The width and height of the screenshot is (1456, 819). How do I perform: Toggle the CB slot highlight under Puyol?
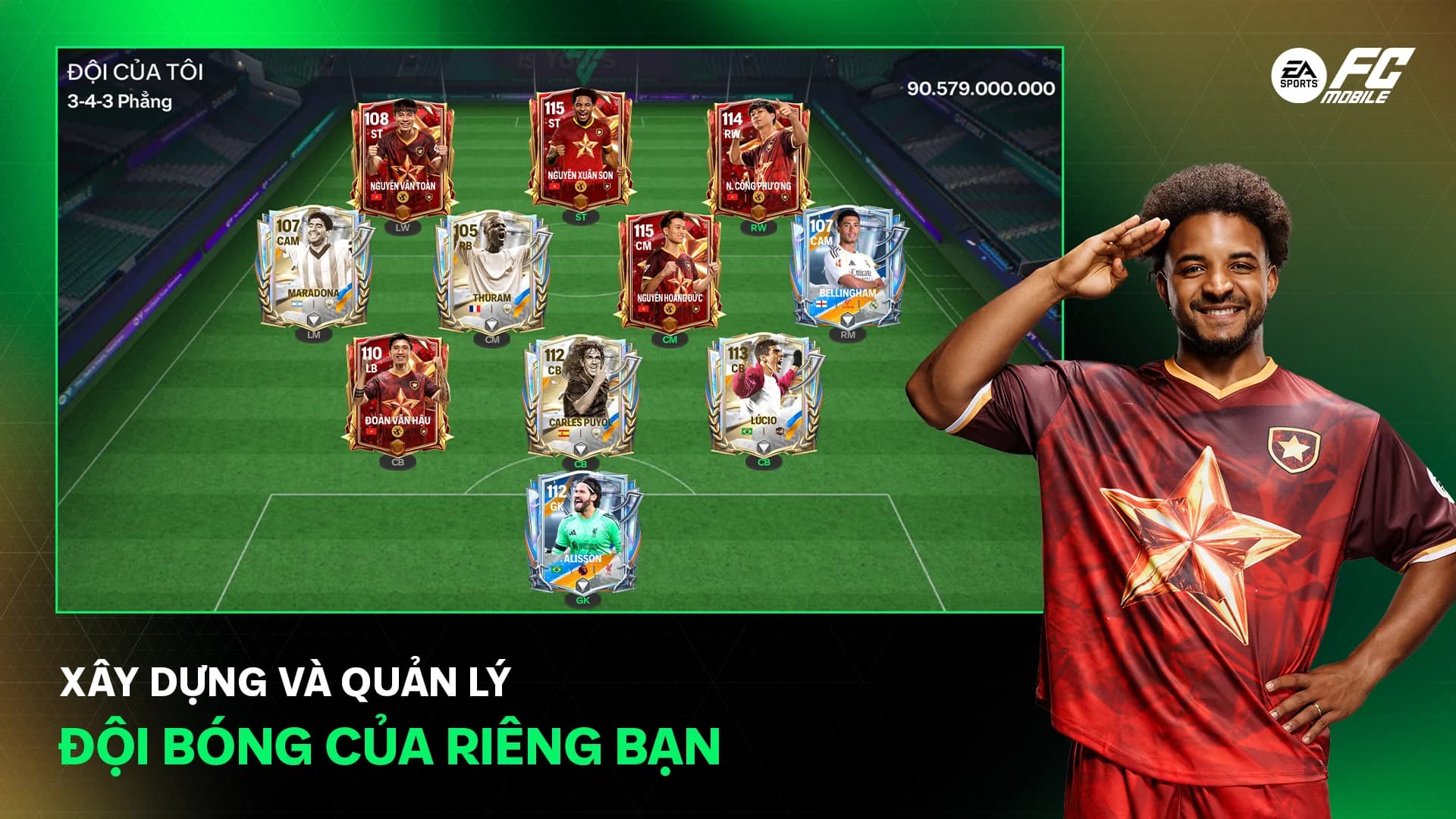pos(580,463)
